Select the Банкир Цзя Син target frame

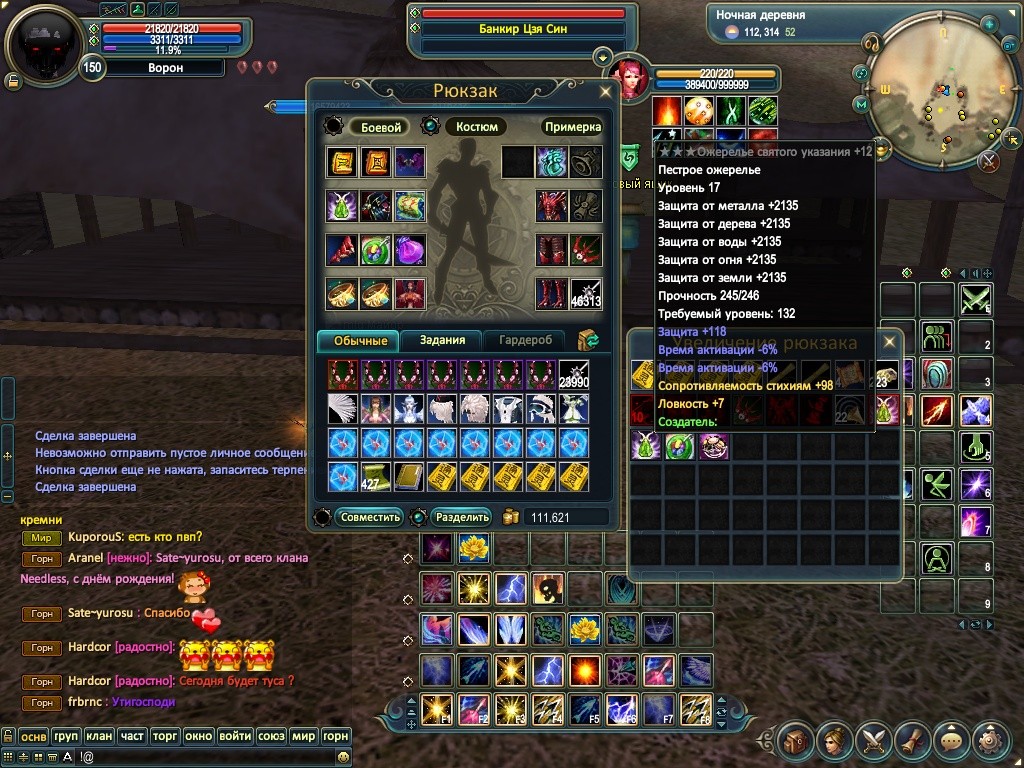pos(517,29)
